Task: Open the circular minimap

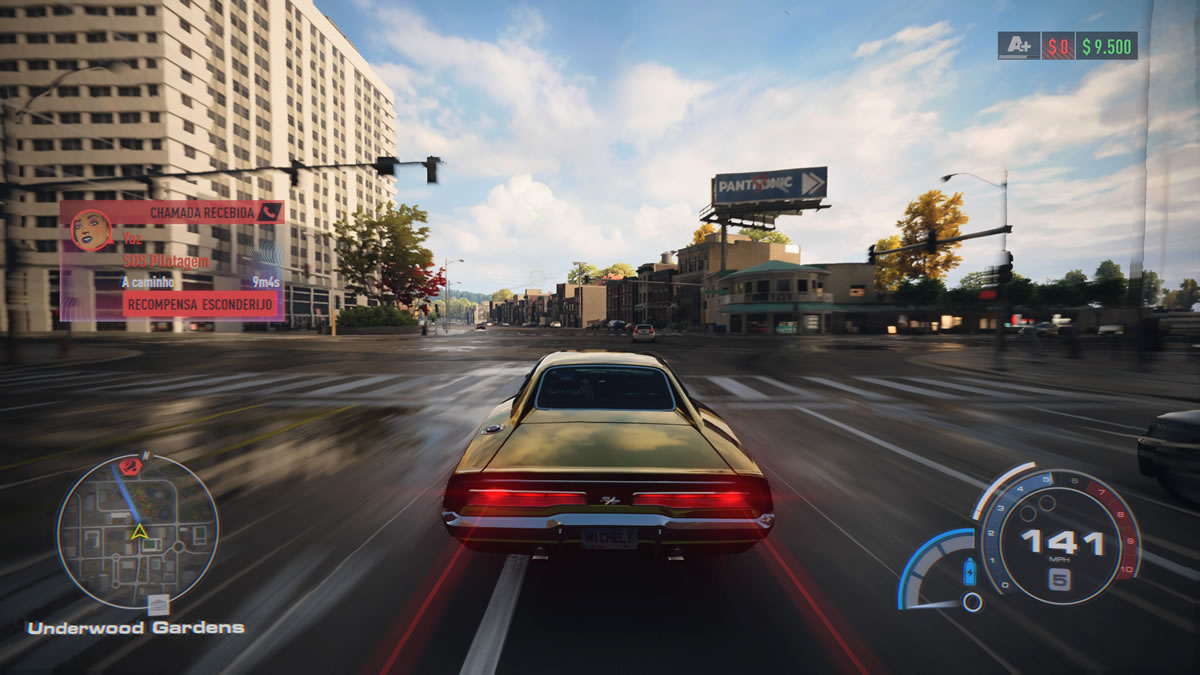Action: click(x=137, y=530)
